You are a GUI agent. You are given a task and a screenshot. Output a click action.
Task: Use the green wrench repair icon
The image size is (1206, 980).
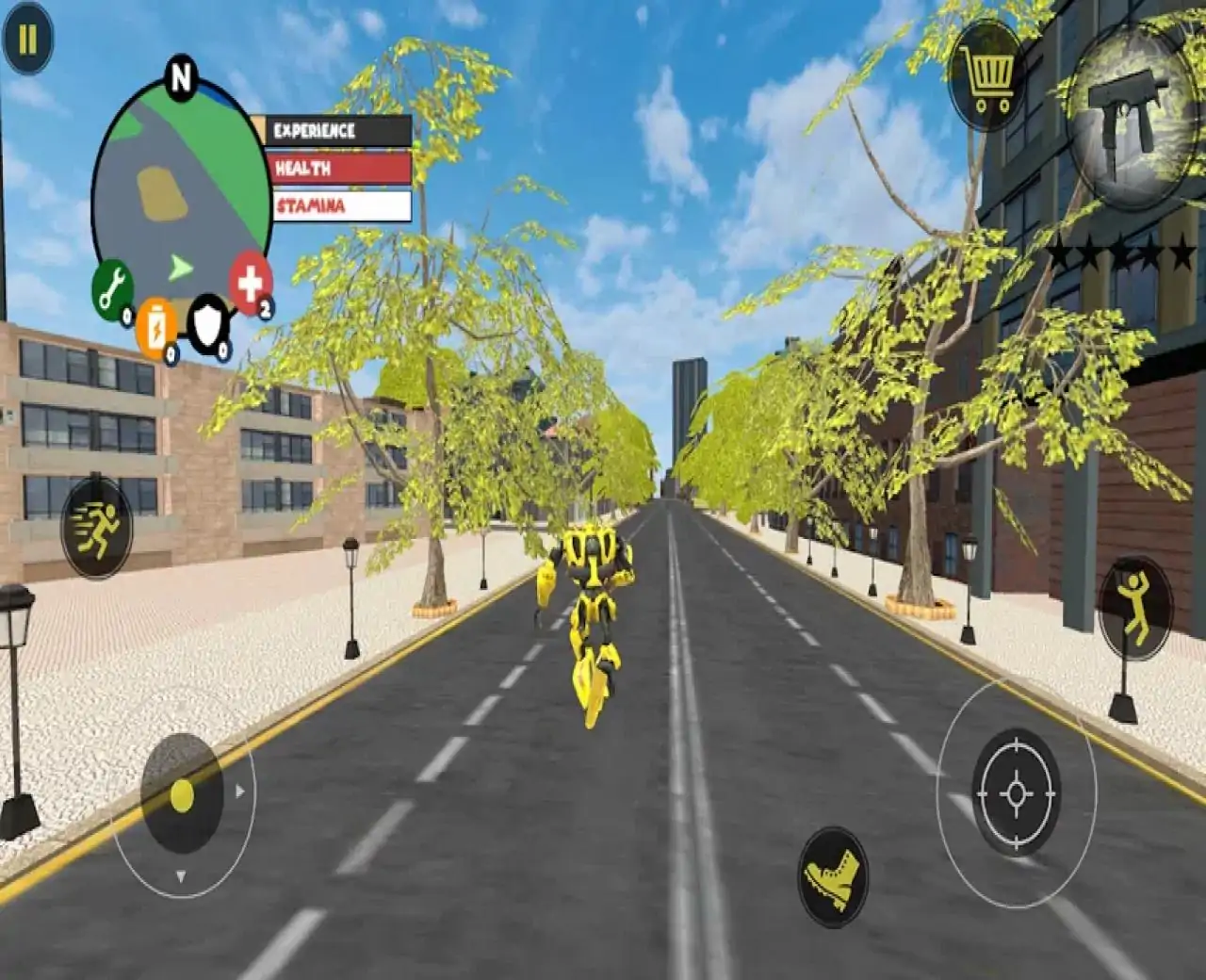(x=112, y=287)
